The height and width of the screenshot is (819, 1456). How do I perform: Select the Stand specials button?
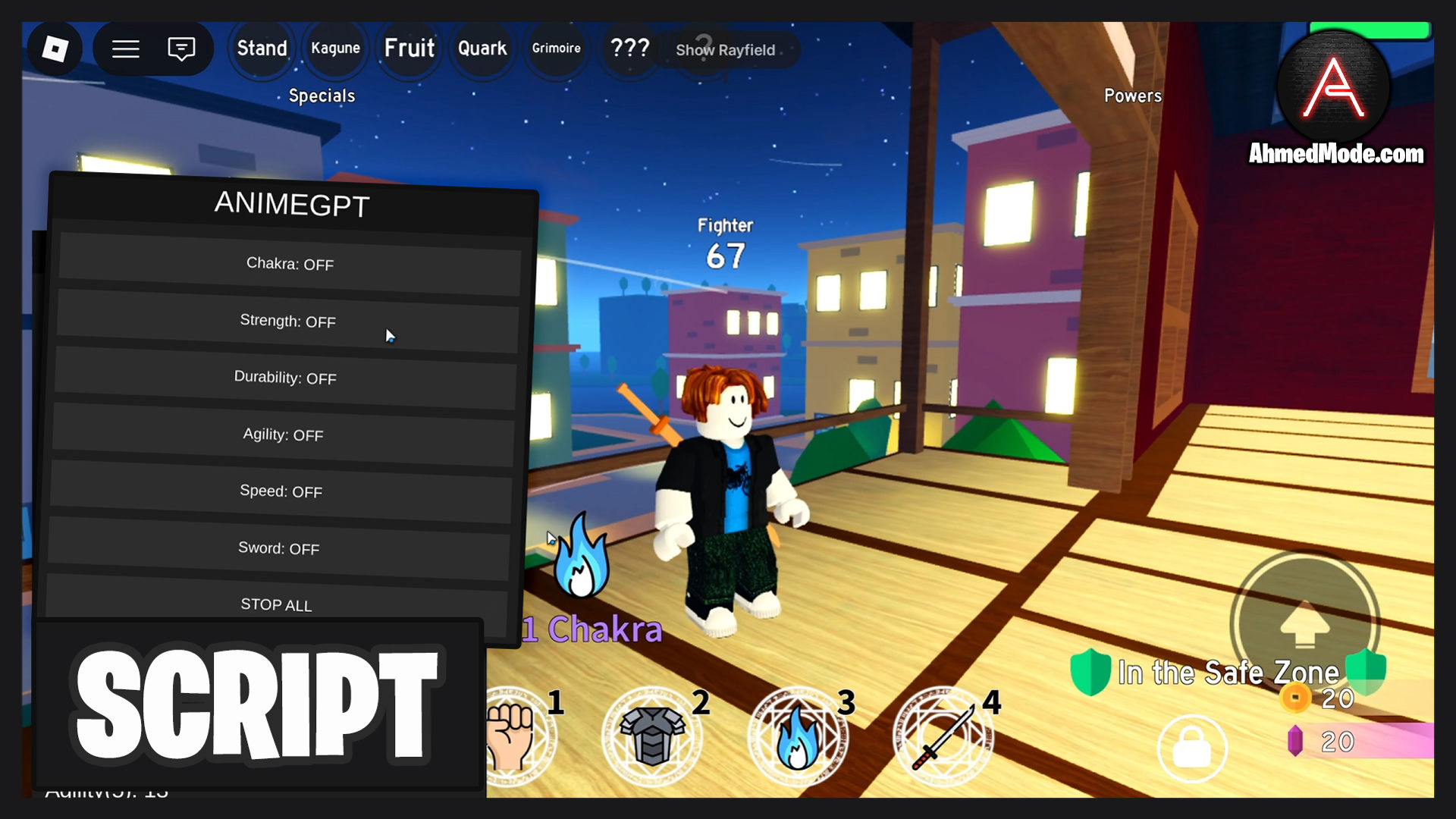[262, 49]
